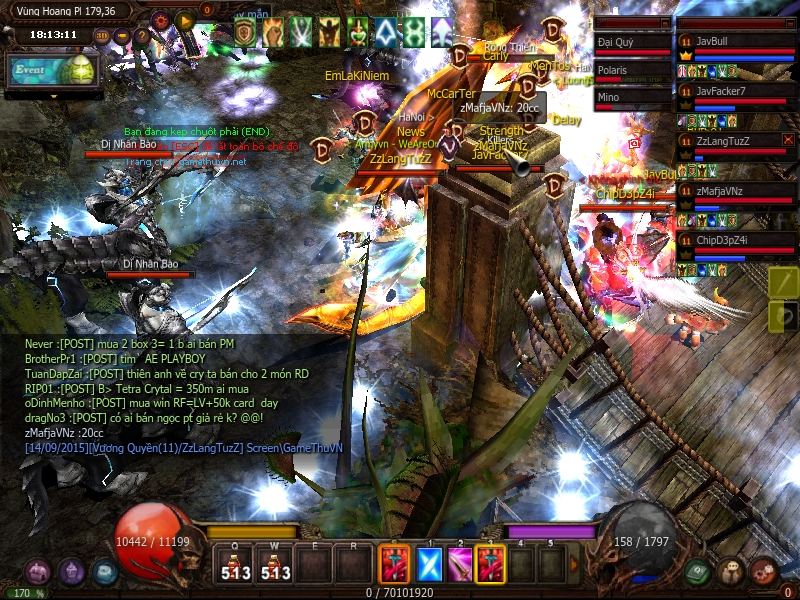Image resolution: width=800 pixels, height=600 pixels.
Task: Click the orange play arrow button
Action: [x=184, y=18]
